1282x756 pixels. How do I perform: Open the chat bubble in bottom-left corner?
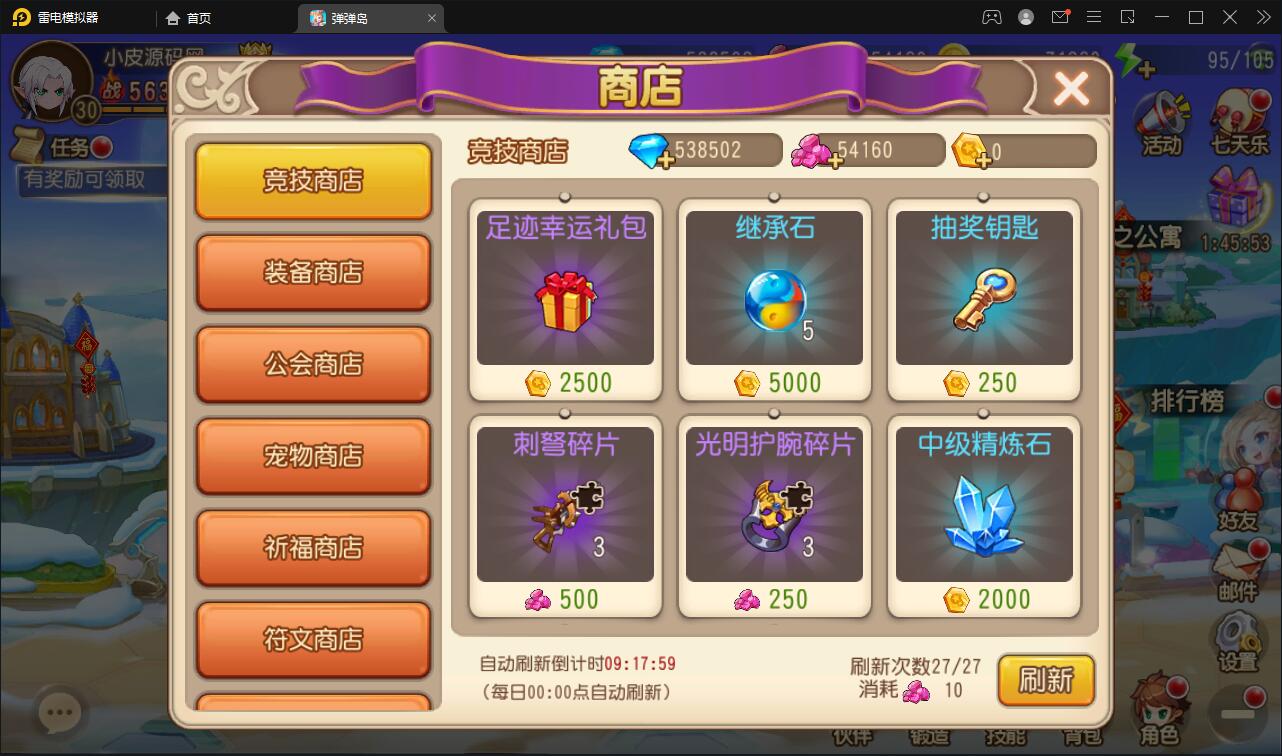point(60,711)
